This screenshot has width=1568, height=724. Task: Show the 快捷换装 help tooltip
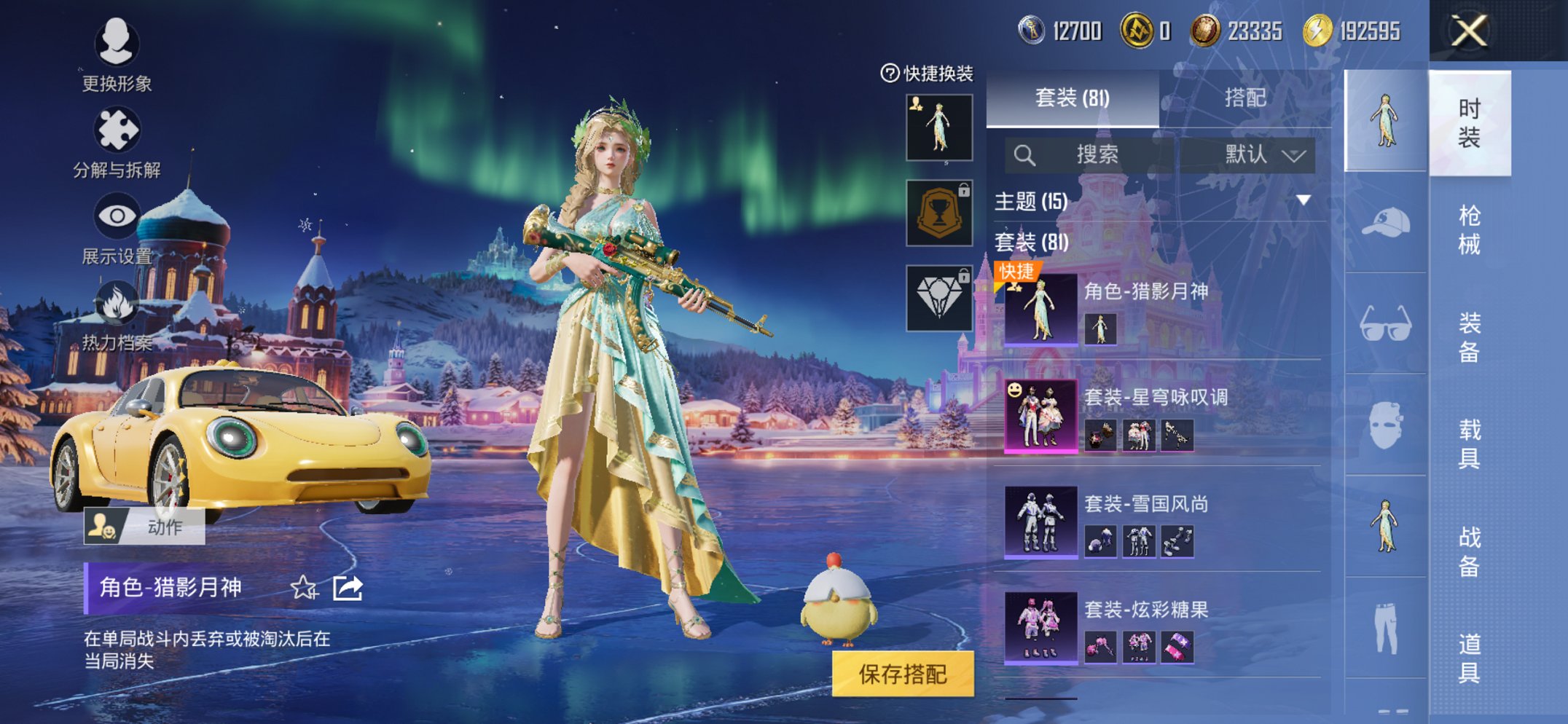click(x=890, y=74)
